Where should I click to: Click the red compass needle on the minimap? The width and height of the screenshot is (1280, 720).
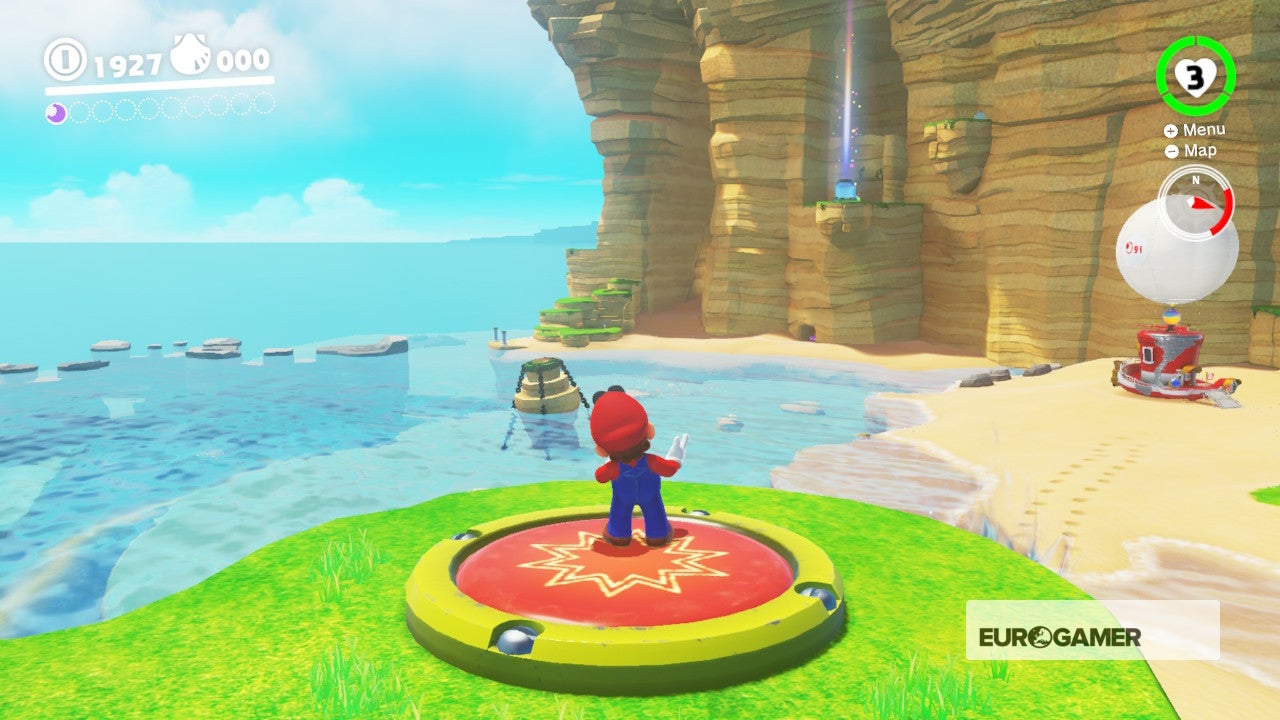tap(1200, 203)
